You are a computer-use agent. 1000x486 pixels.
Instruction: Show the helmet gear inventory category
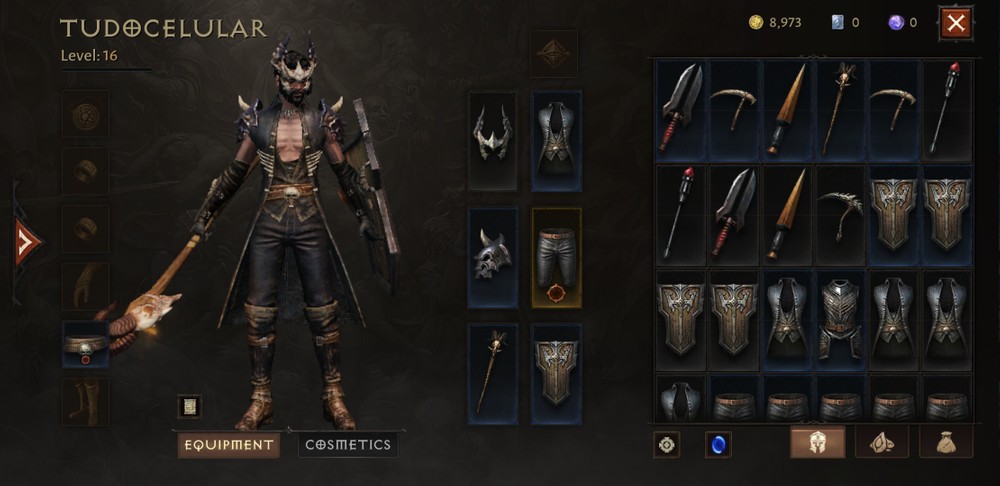(x=817, y=442)
